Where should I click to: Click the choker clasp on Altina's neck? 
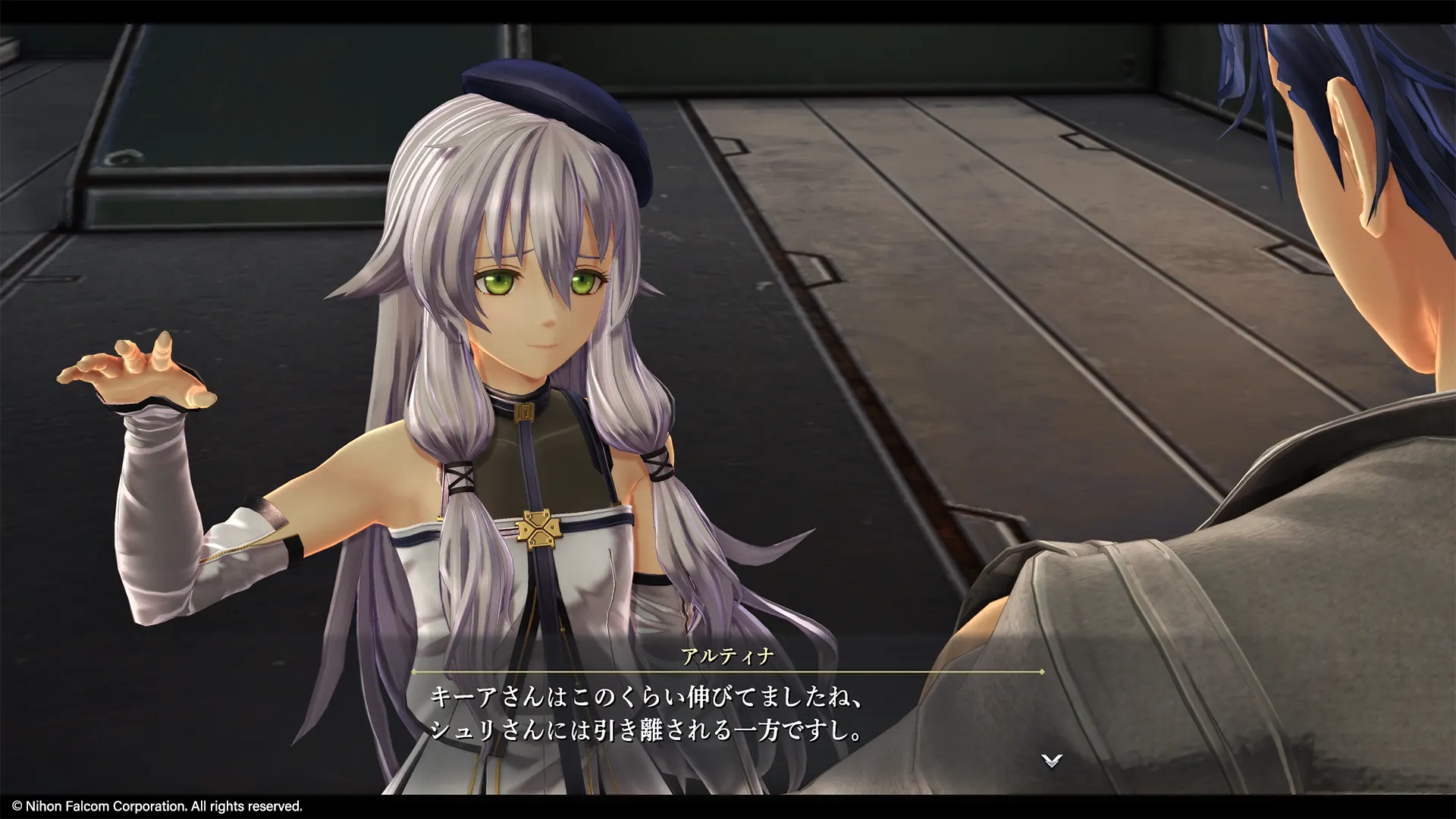(x=525, y=413)
